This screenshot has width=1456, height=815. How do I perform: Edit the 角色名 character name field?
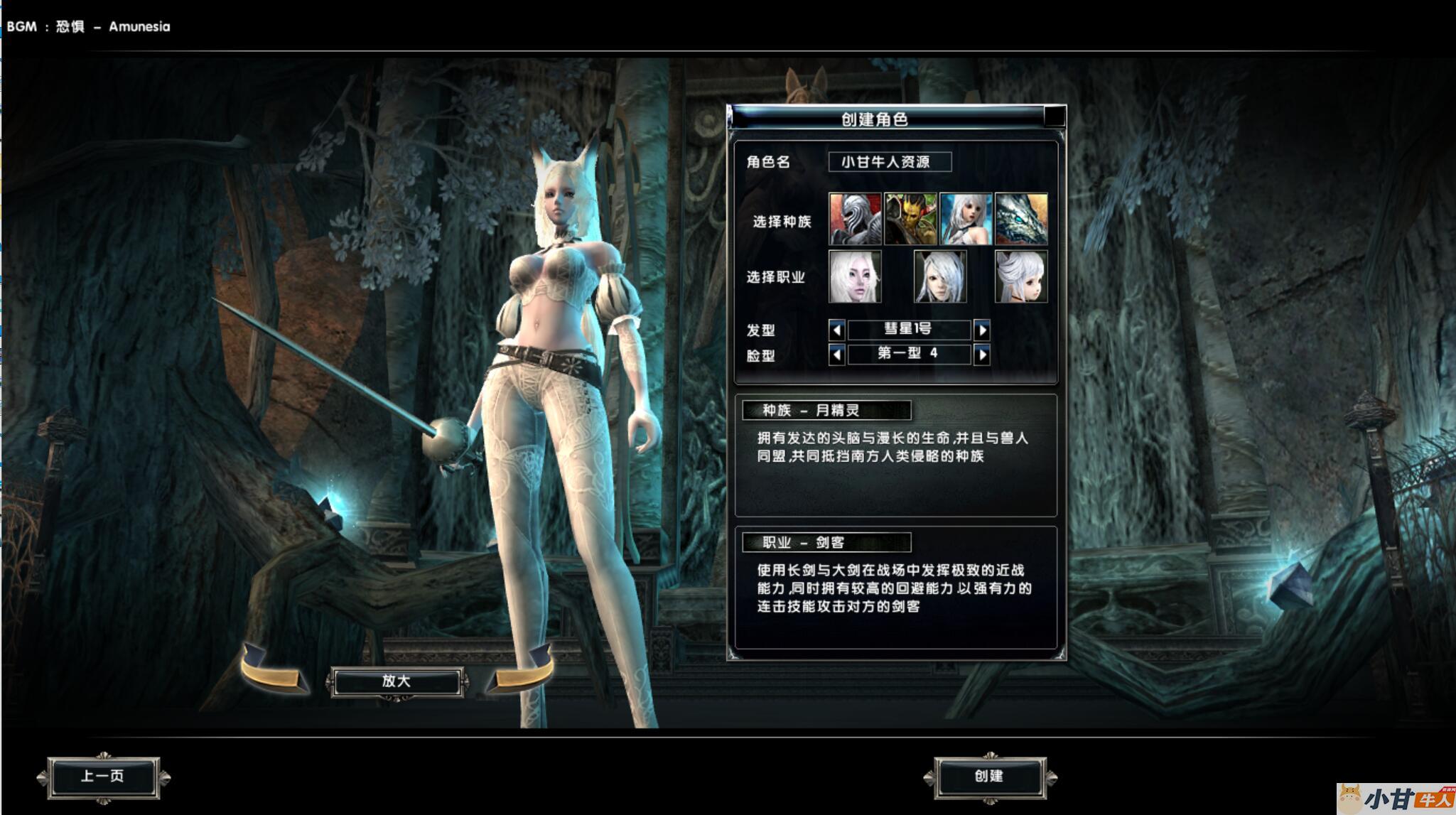pyautogui.click(x=890, y=162)
